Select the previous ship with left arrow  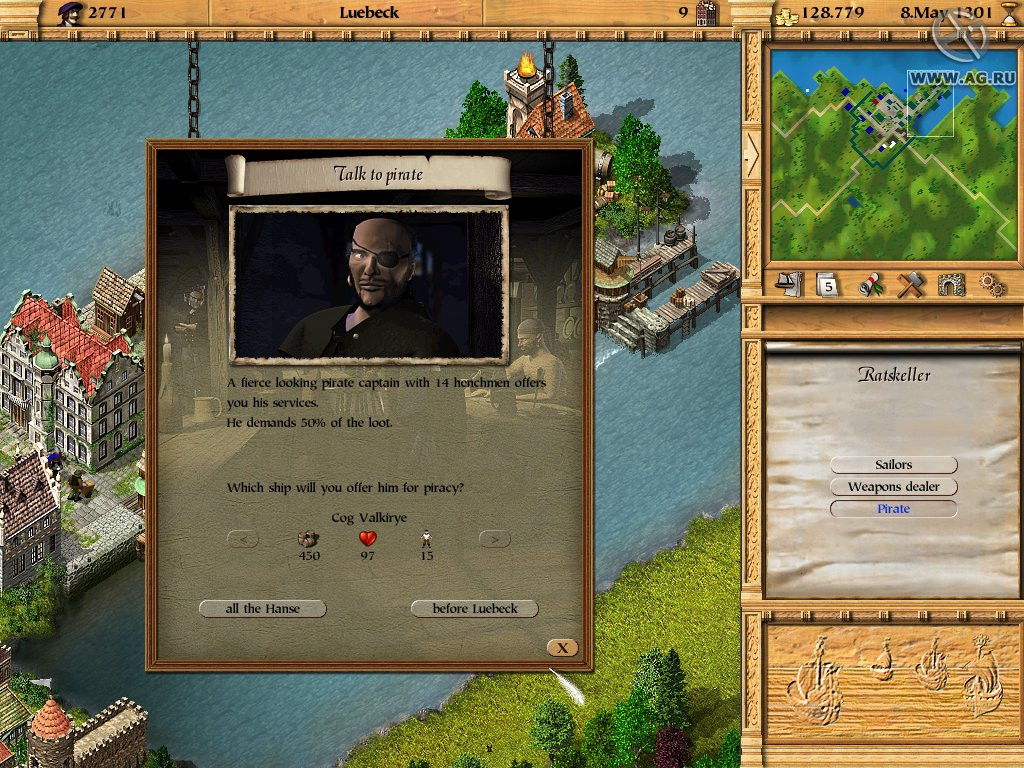(243, 539)
